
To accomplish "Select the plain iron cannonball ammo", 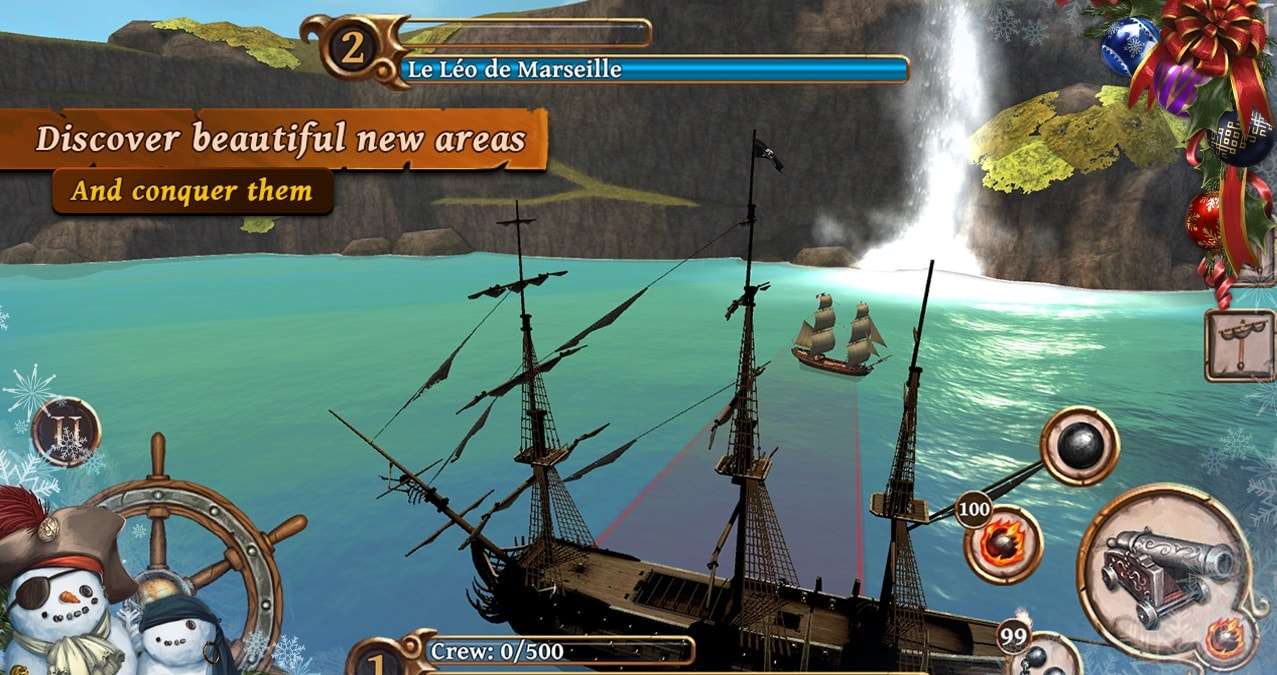I will (x=1079, y=446).
